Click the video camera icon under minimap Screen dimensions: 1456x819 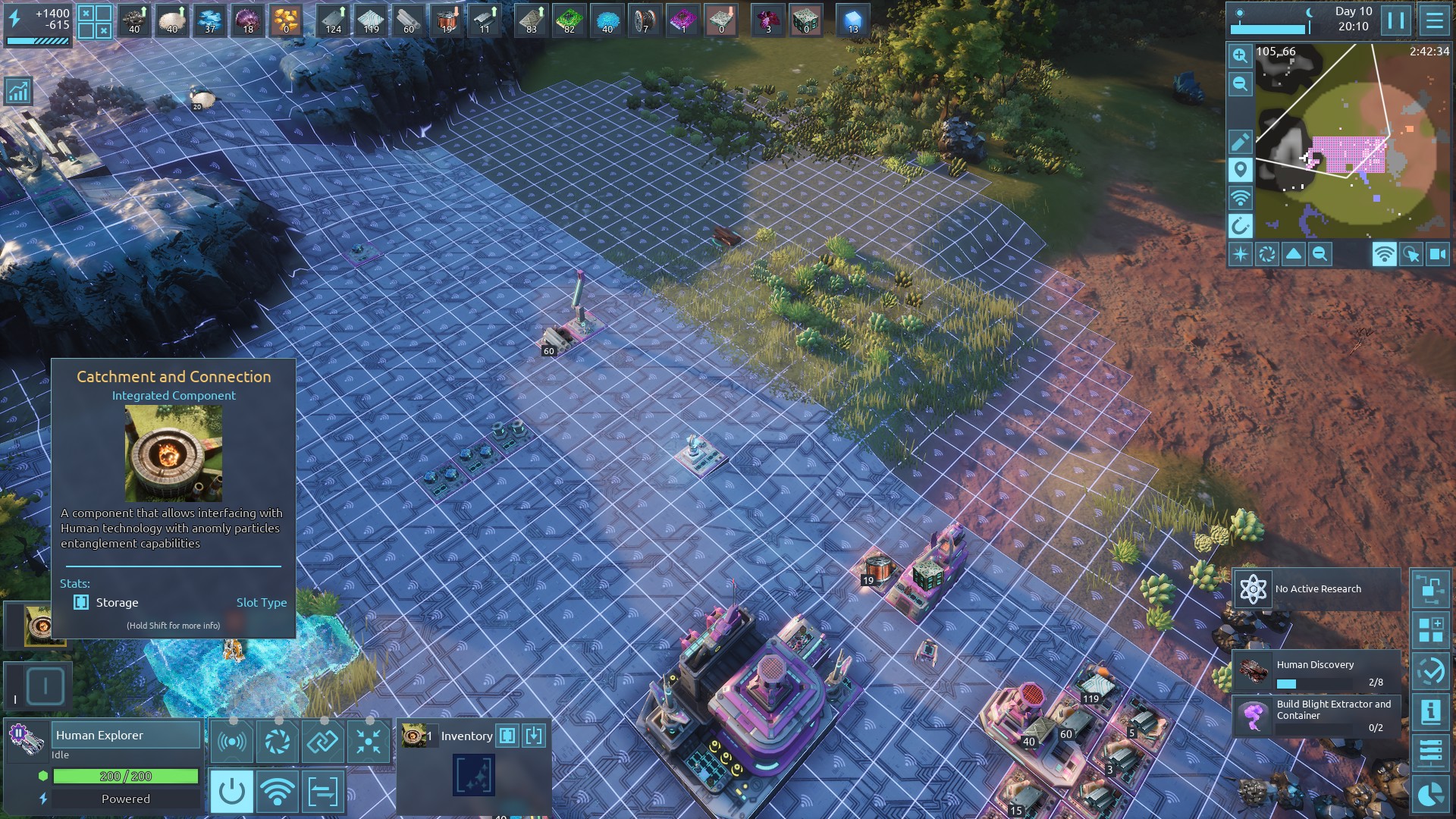1437,255
